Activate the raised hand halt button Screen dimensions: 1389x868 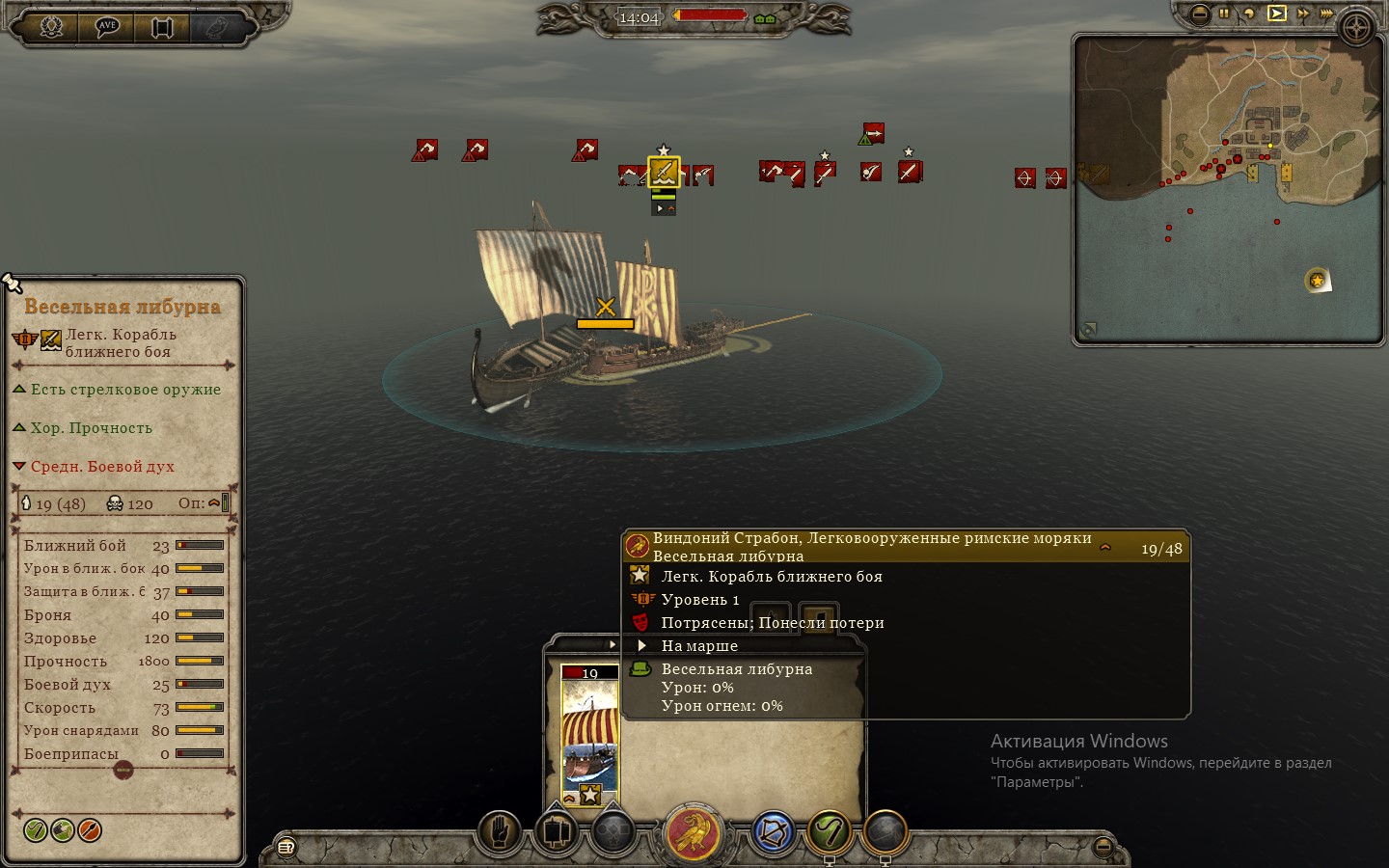(500, 831)
